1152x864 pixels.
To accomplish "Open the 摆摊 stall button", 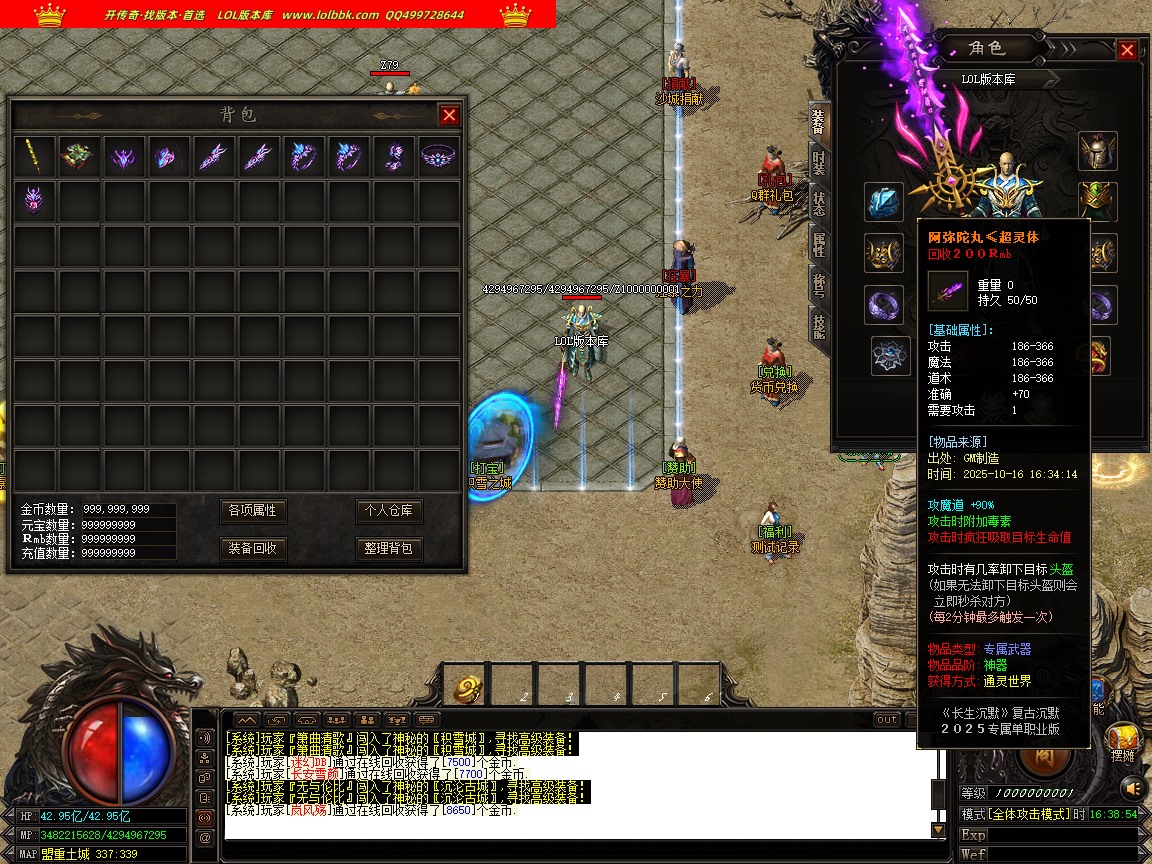I will [x=1122, y=743].
